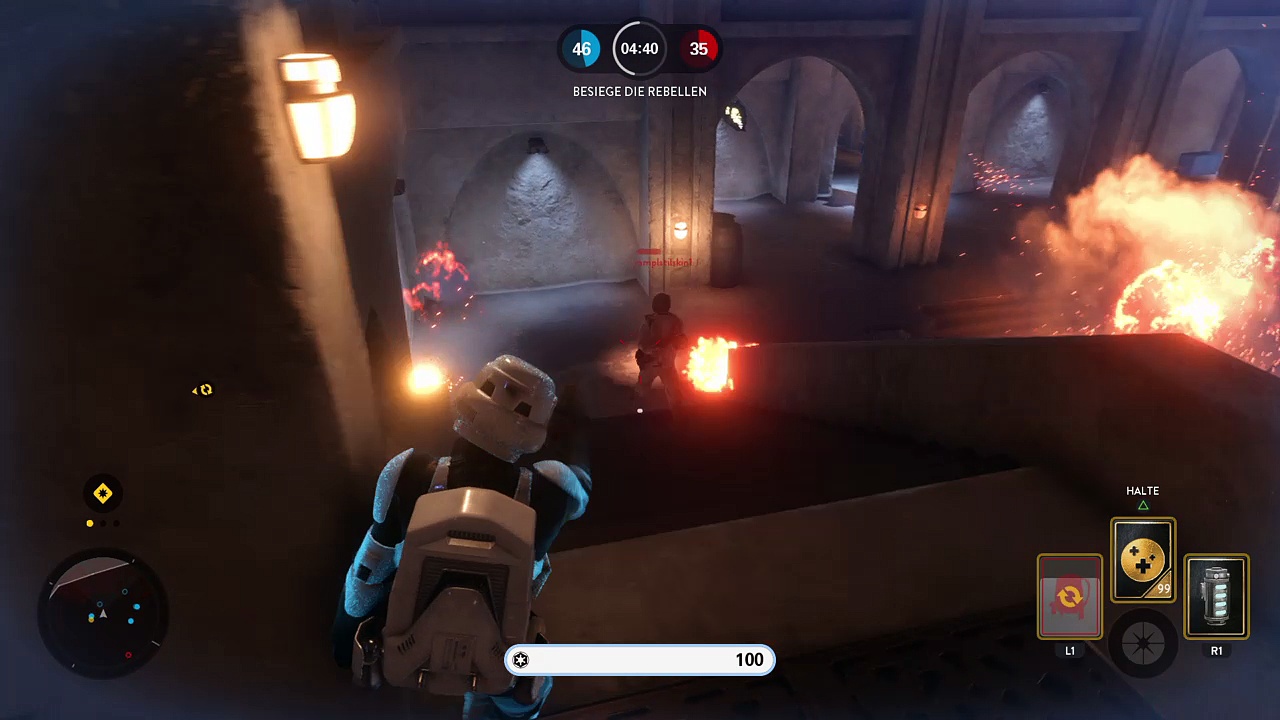
Task: Click the circular radar minimap
Action: (x=102, y=611)
